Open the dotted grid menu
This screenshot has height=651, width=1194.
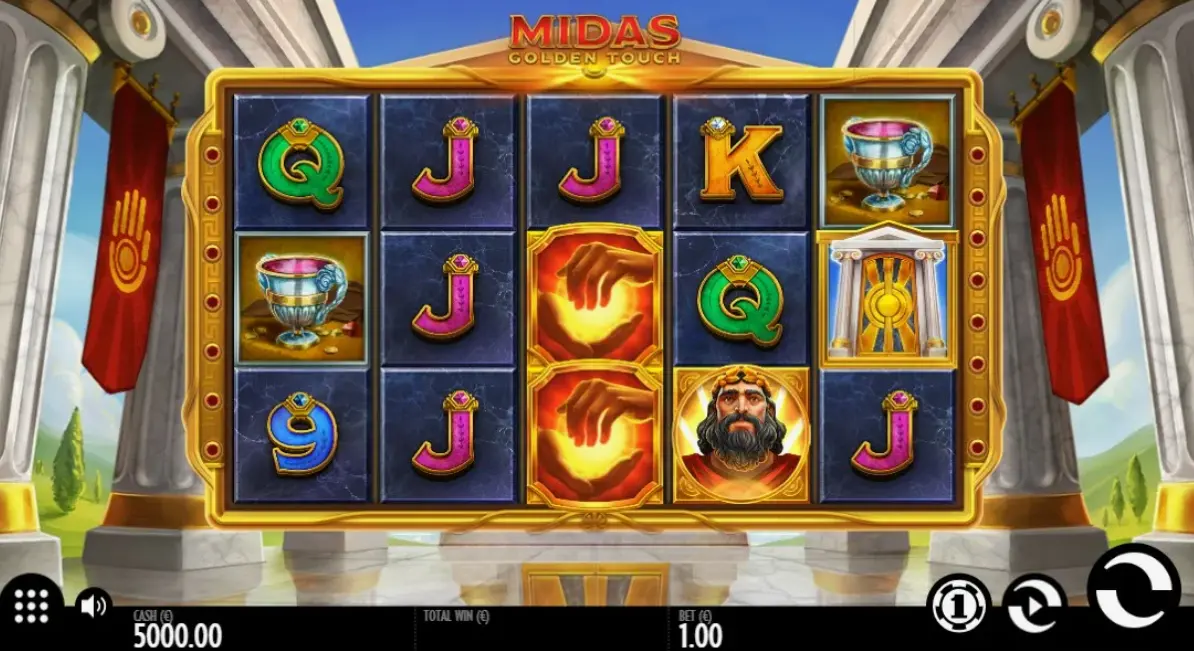31,605
